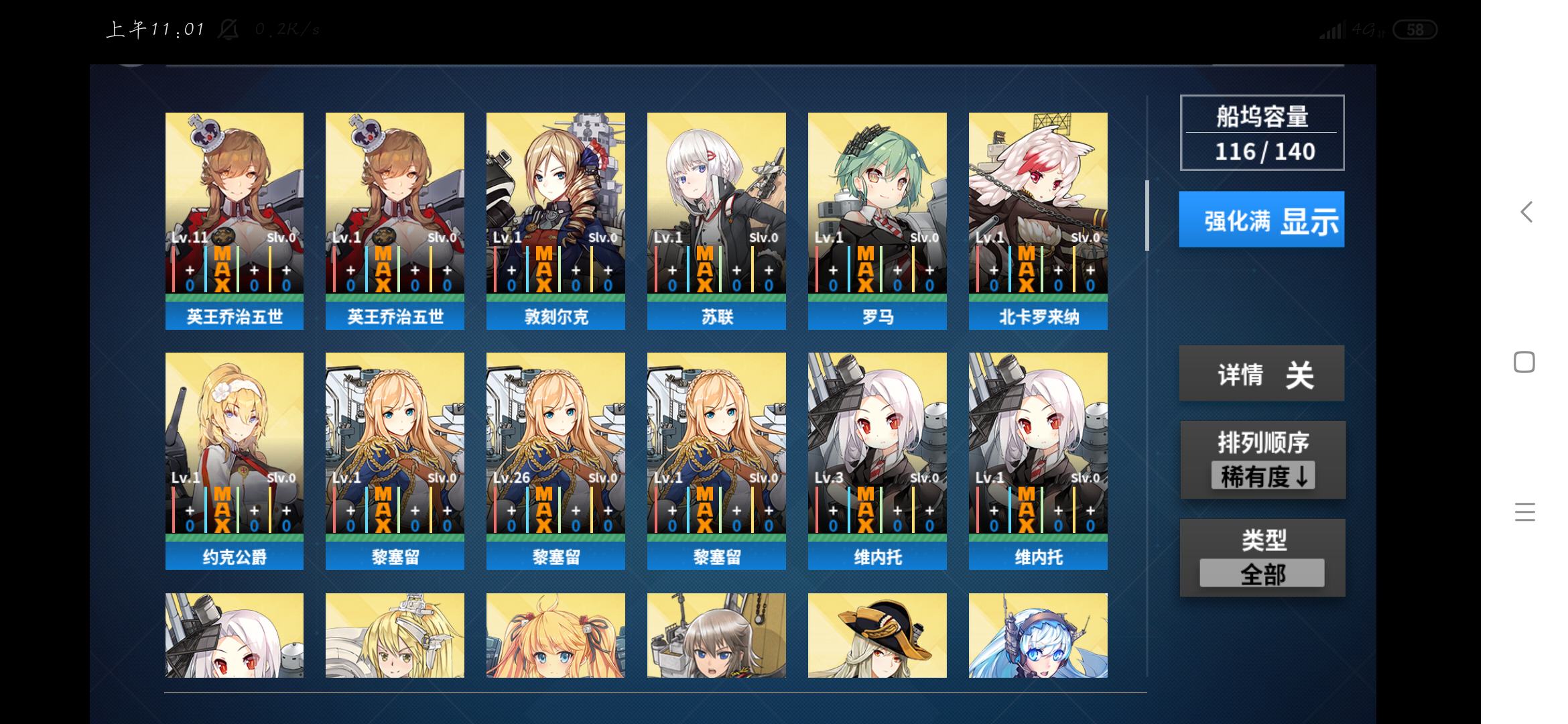Screen dimensions: 1568x724
Task: Toggle the 强化满 显示 filter button
Action: point(1261,219)
